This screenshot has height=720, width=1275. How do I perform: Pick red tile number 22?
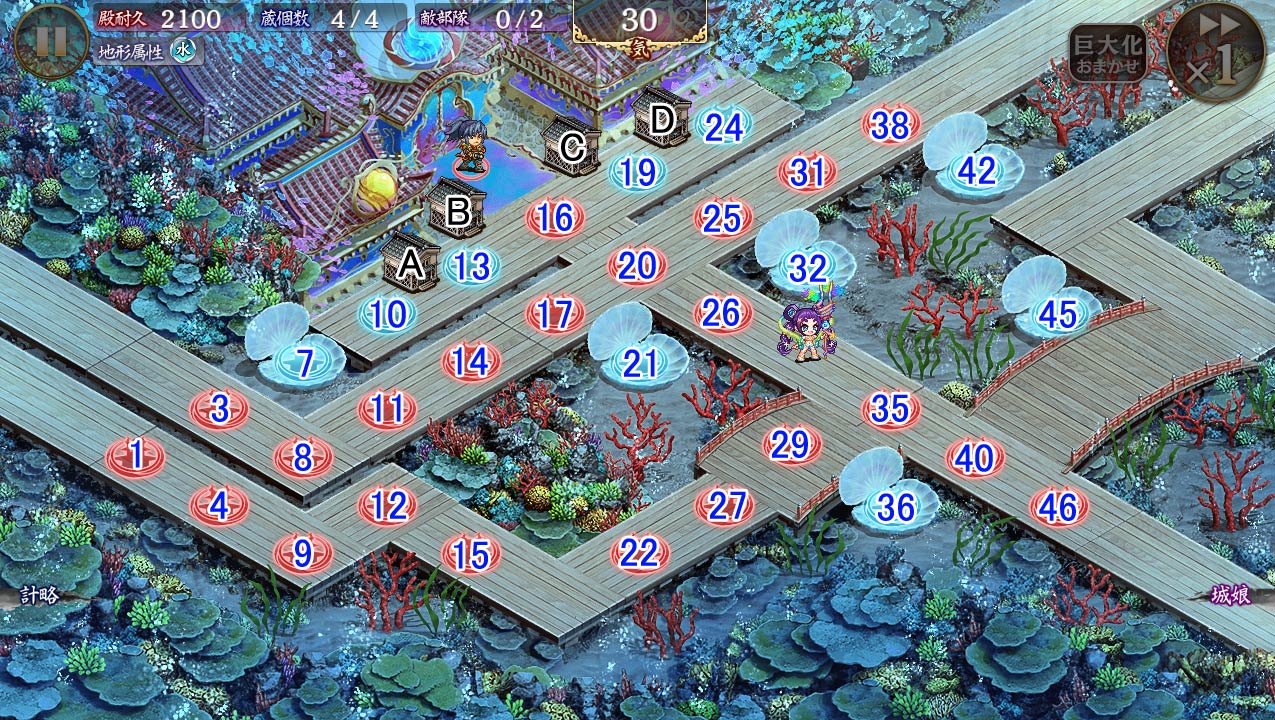pos(639,552)
